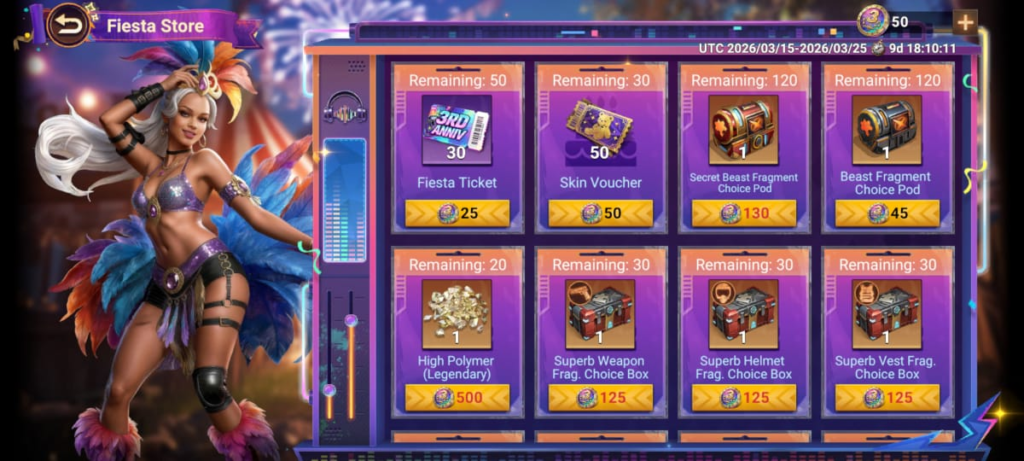Viewport: 1024px width, 461px height.
Task: View the Skin Voucher item icon
Action: (x=600, y=129)
